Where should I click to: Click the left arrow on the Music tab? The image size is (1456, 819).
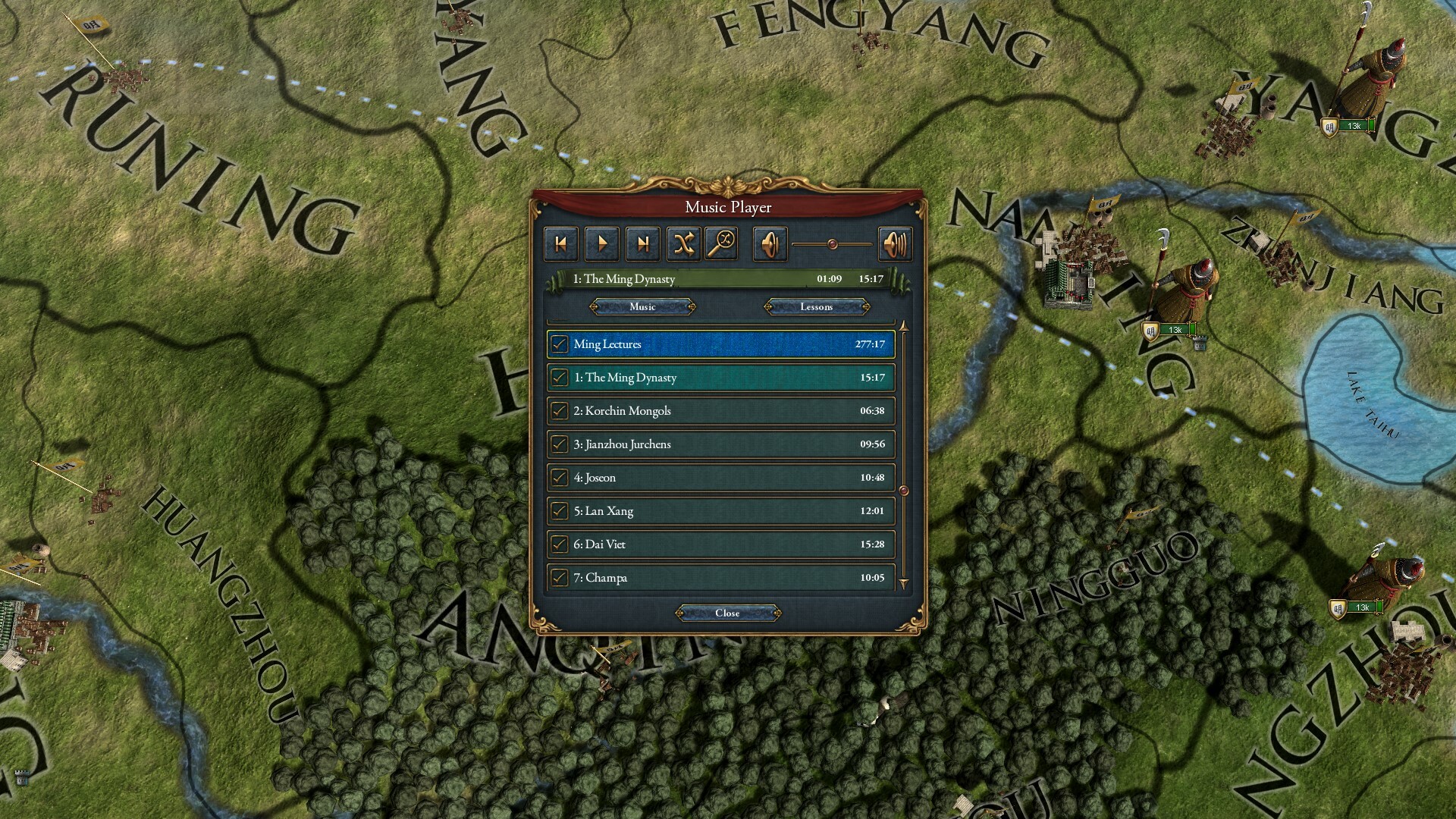[594, 307]
